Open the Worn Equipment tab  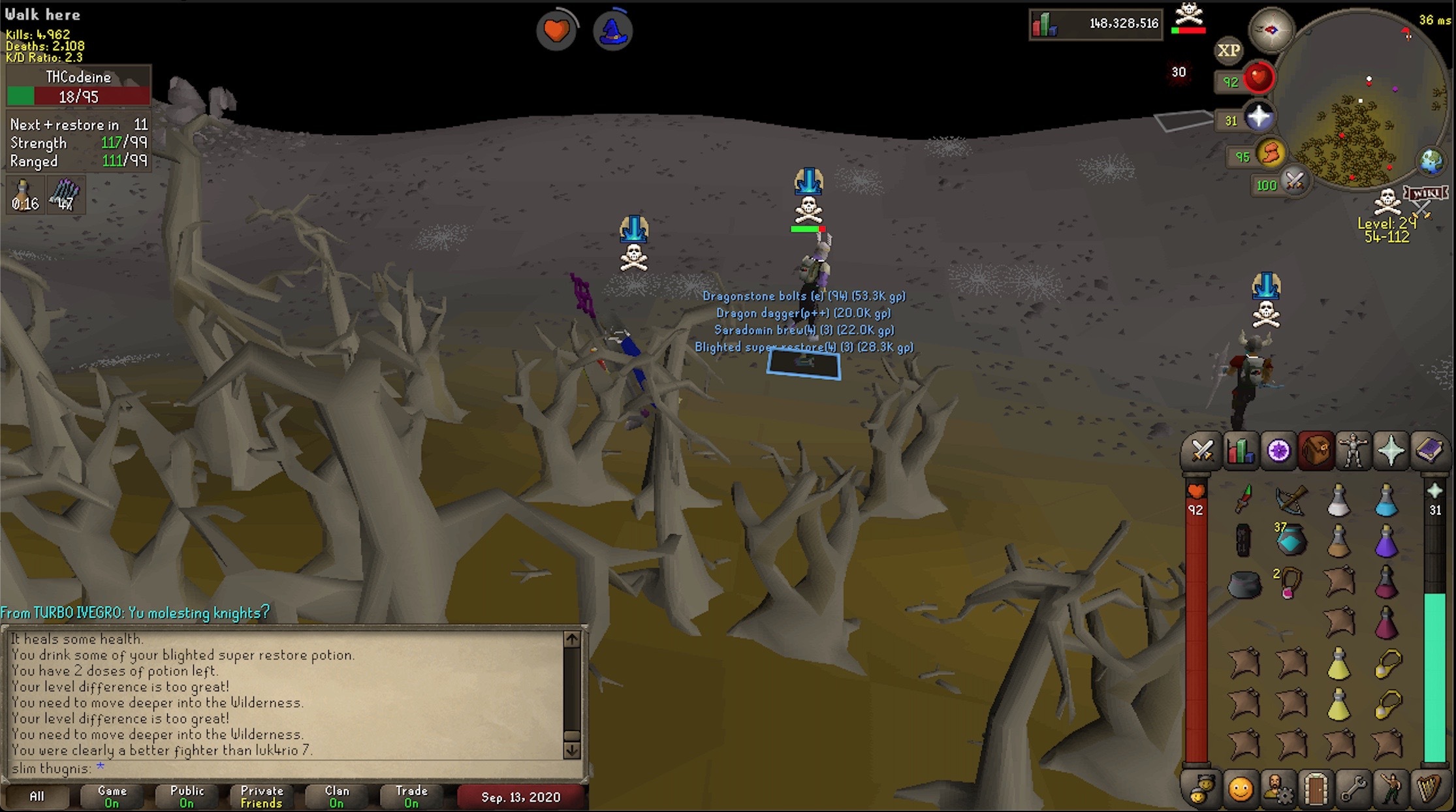pyautogui.click(x=1353, y=451)
